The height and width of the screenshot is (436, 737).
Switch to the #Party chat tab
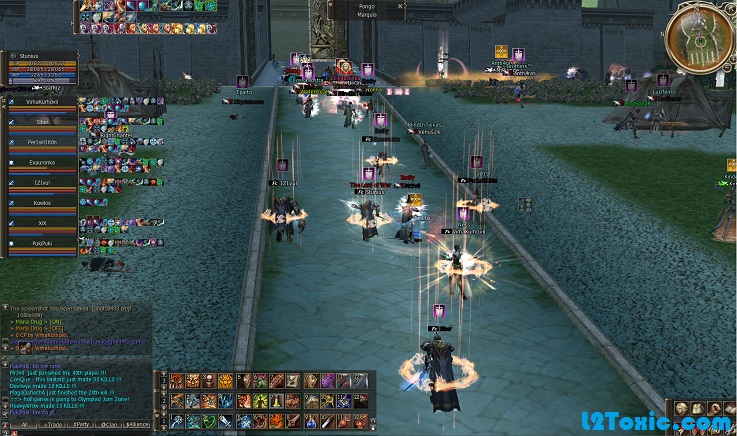79,424
